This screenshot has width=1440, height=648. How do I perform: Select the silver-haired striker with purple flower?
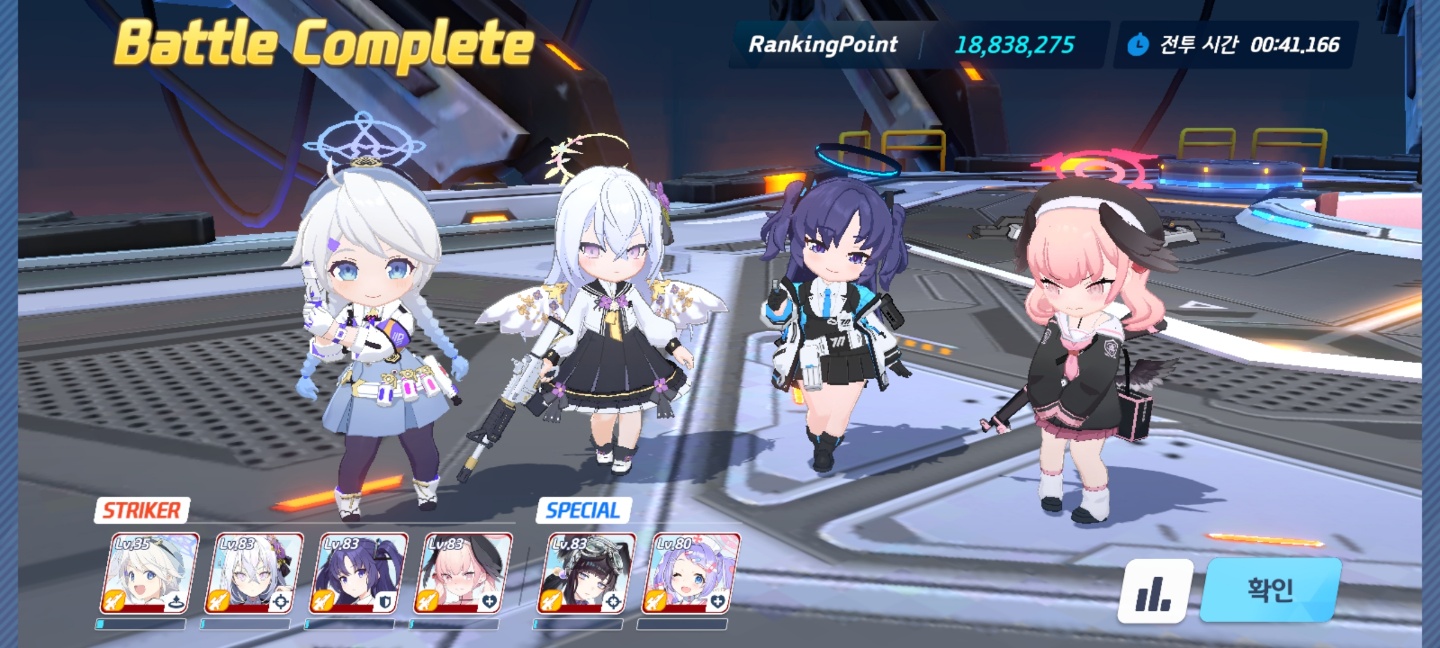254,573
